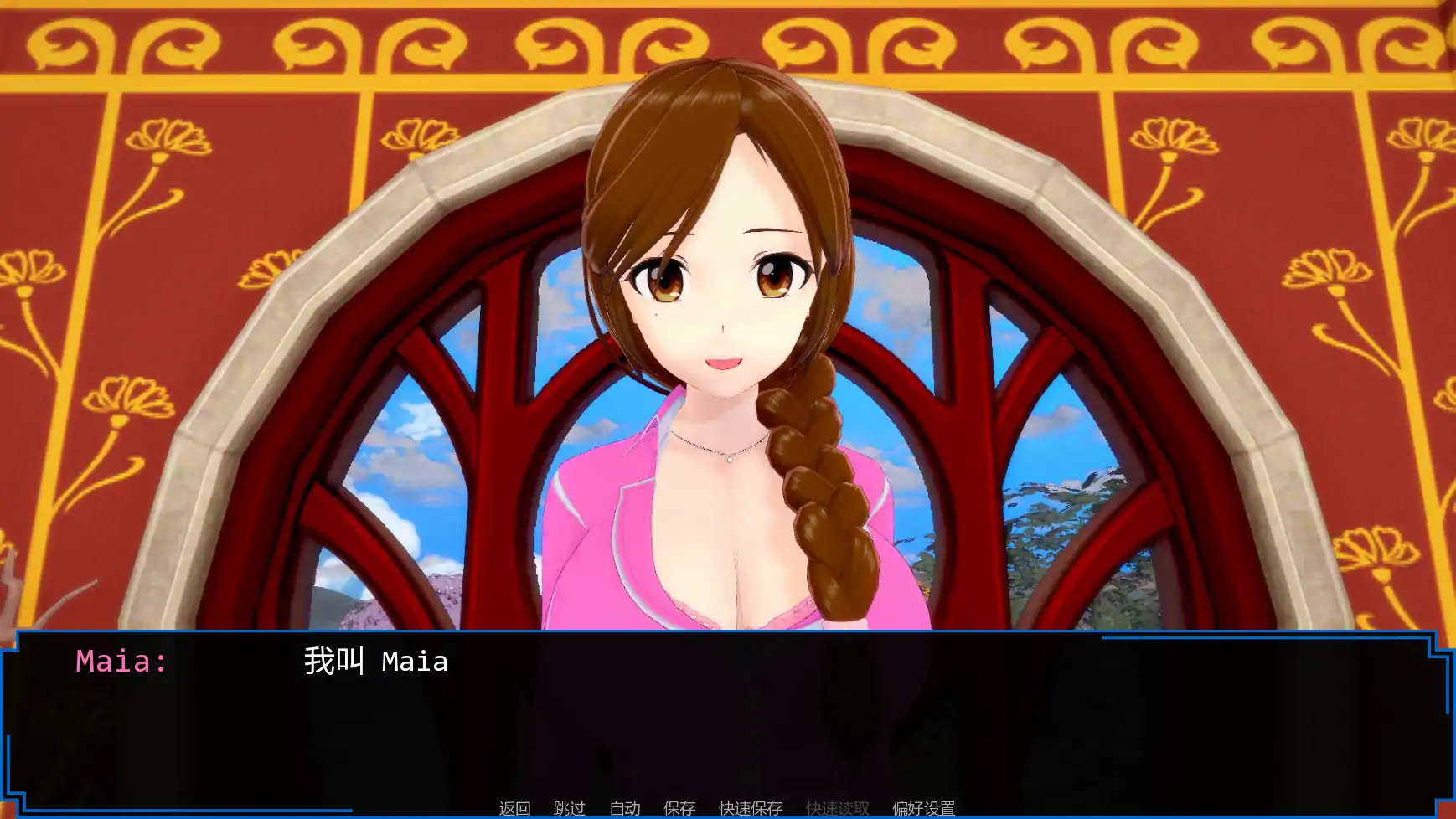Open the 保存 save screen

tap(678, 807)
